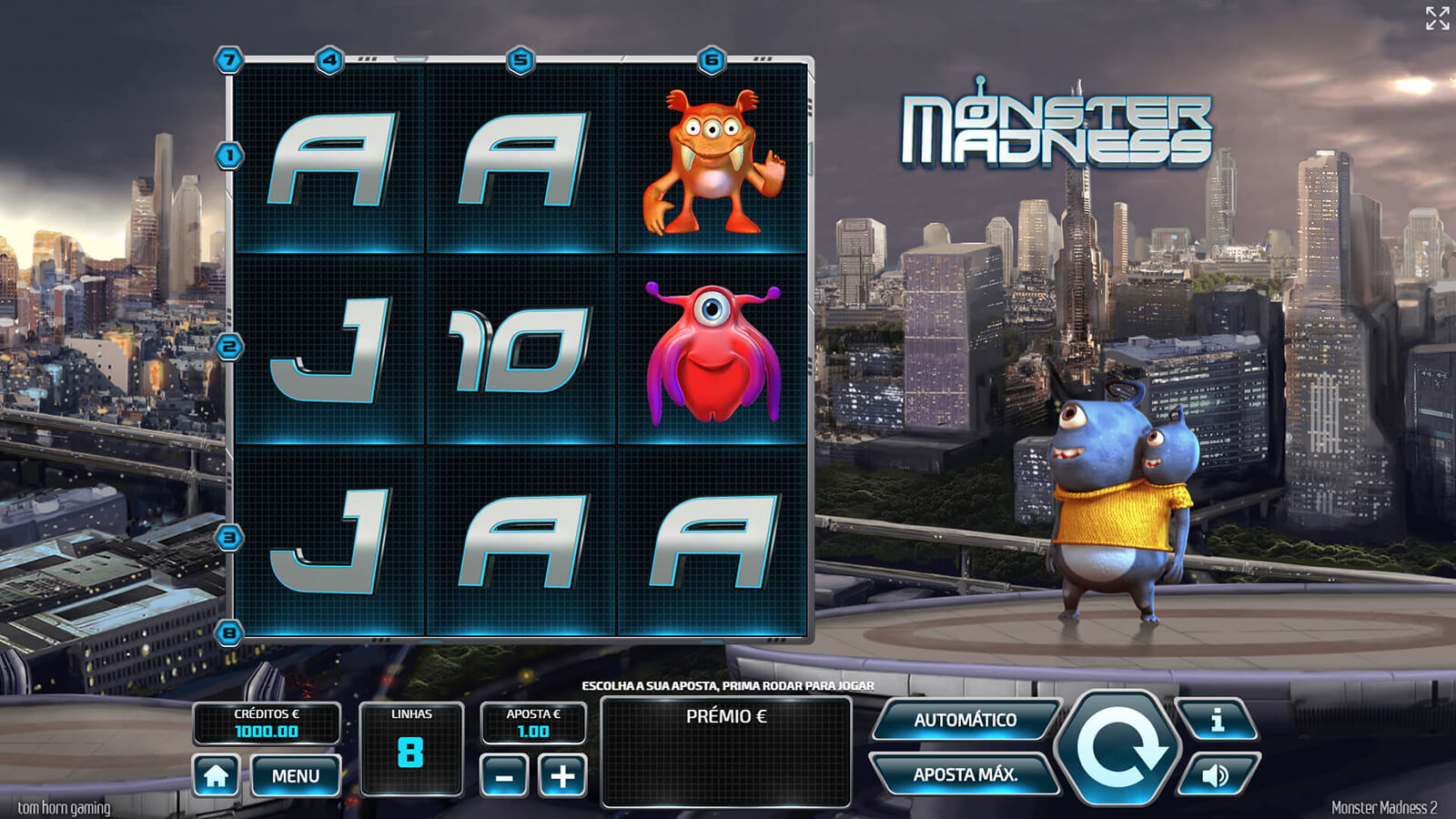Screen dimensions: 1456x819
Task: Open the MENU button
Action: pos(296,776)
